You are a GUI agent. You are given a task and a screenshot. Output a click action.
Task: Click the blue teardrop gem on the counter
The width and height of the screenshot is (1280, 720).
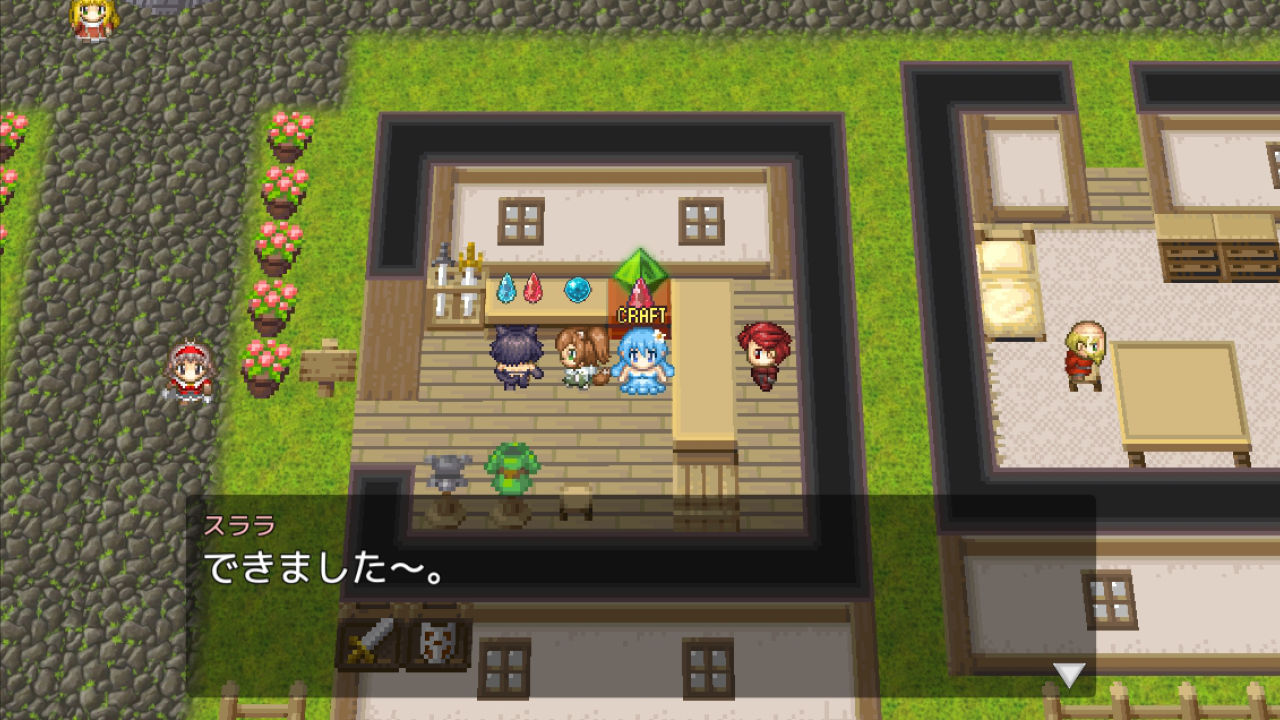(x=506, y=288)
